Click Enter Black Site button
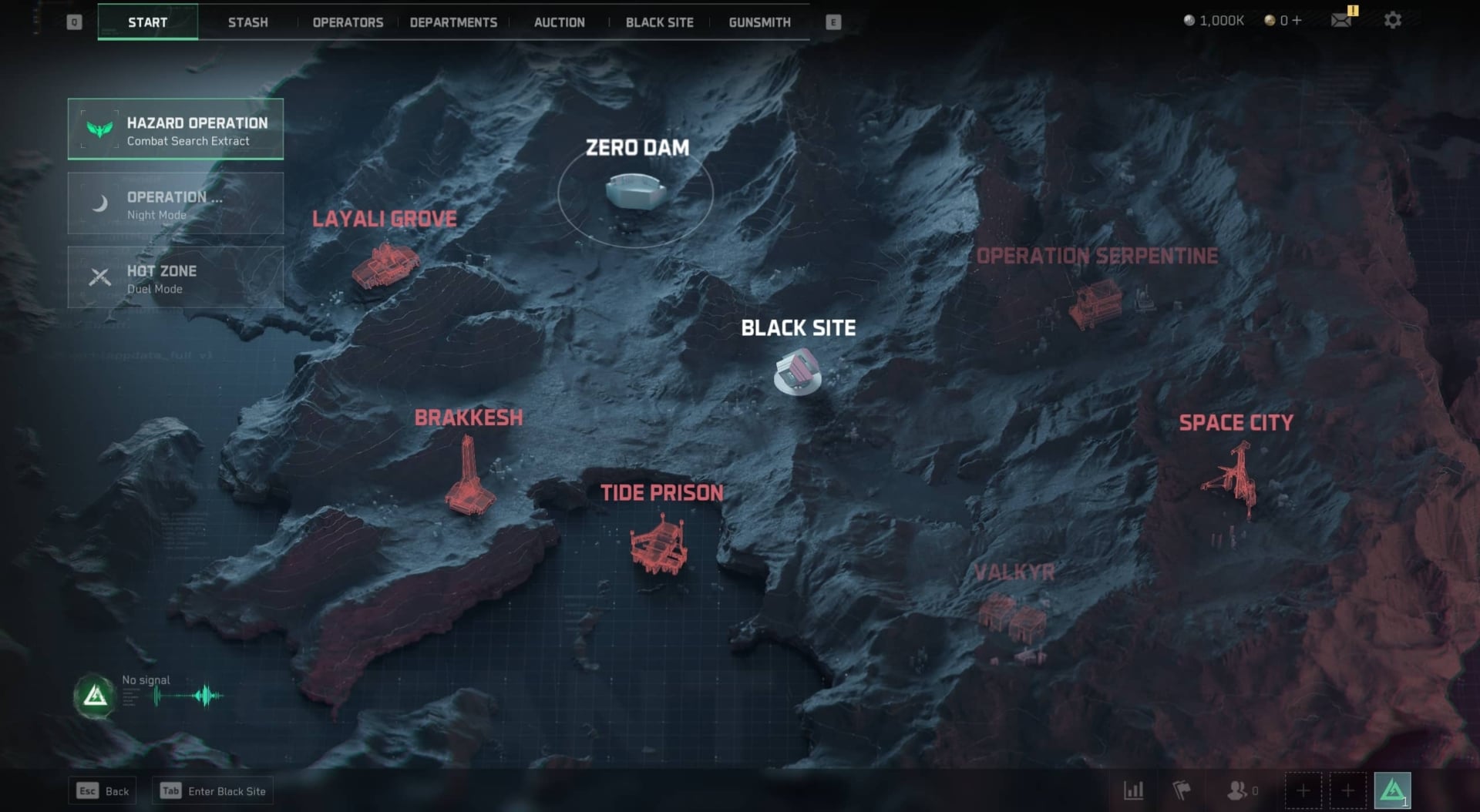Screen dimensions: 1480x812 [213, 791]
